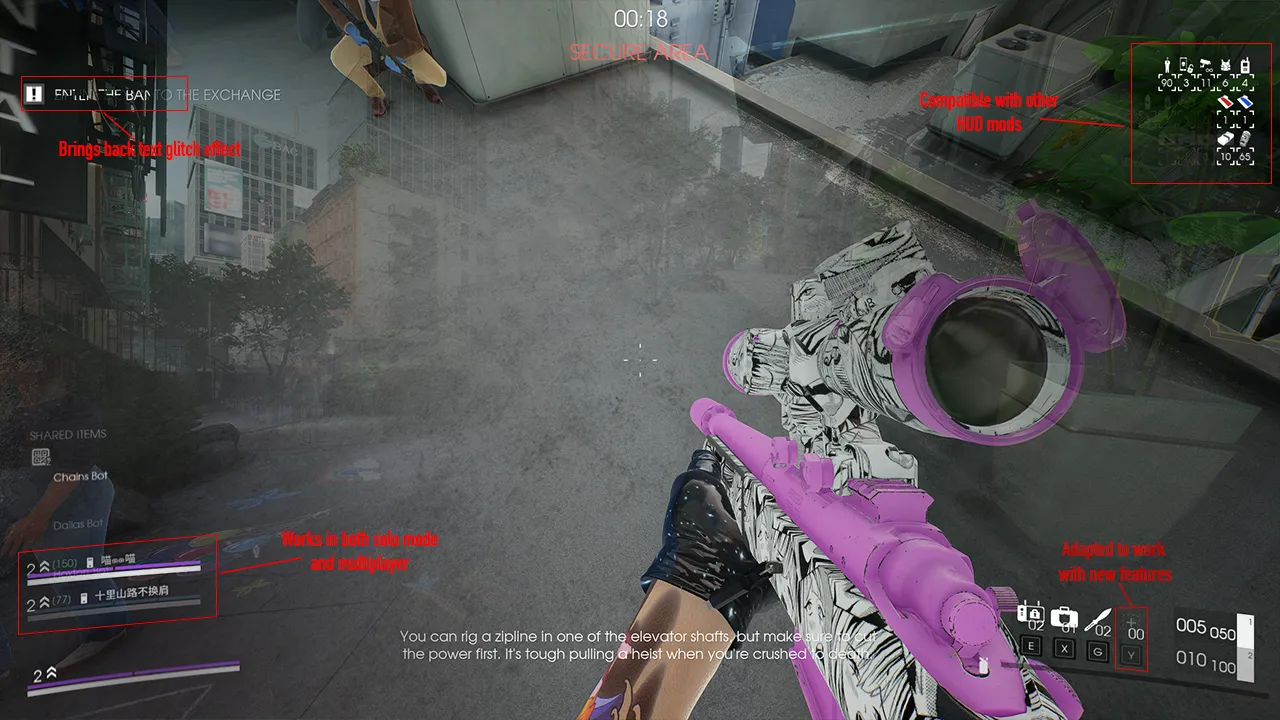Viewport: 1280px width, 720px height.
Task: Click the security camera counter icon
Action: pyautogui.click(x=1206, y=67)
